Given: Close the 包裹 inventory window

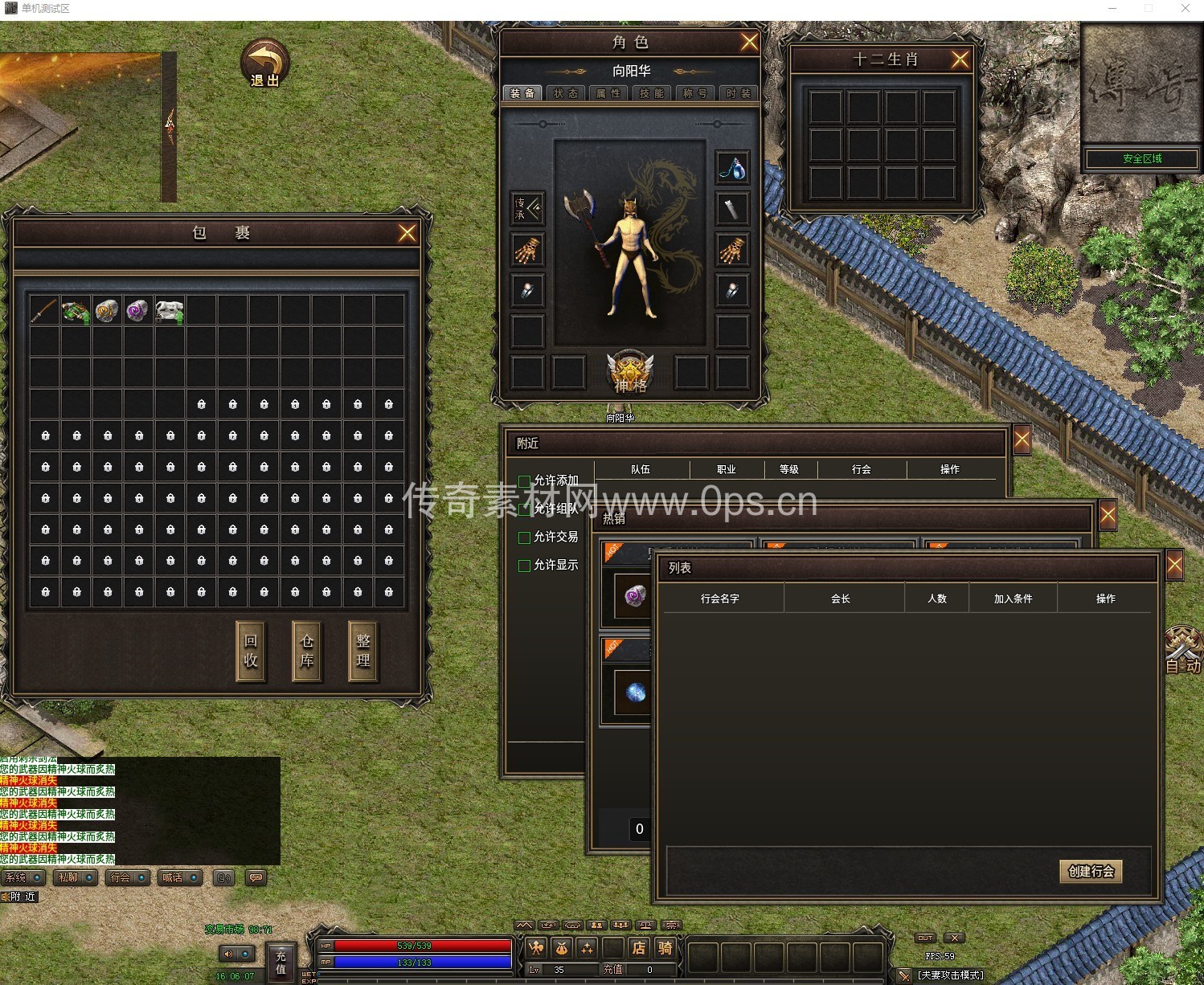Looking at the screenshot, I should (407, 233).
